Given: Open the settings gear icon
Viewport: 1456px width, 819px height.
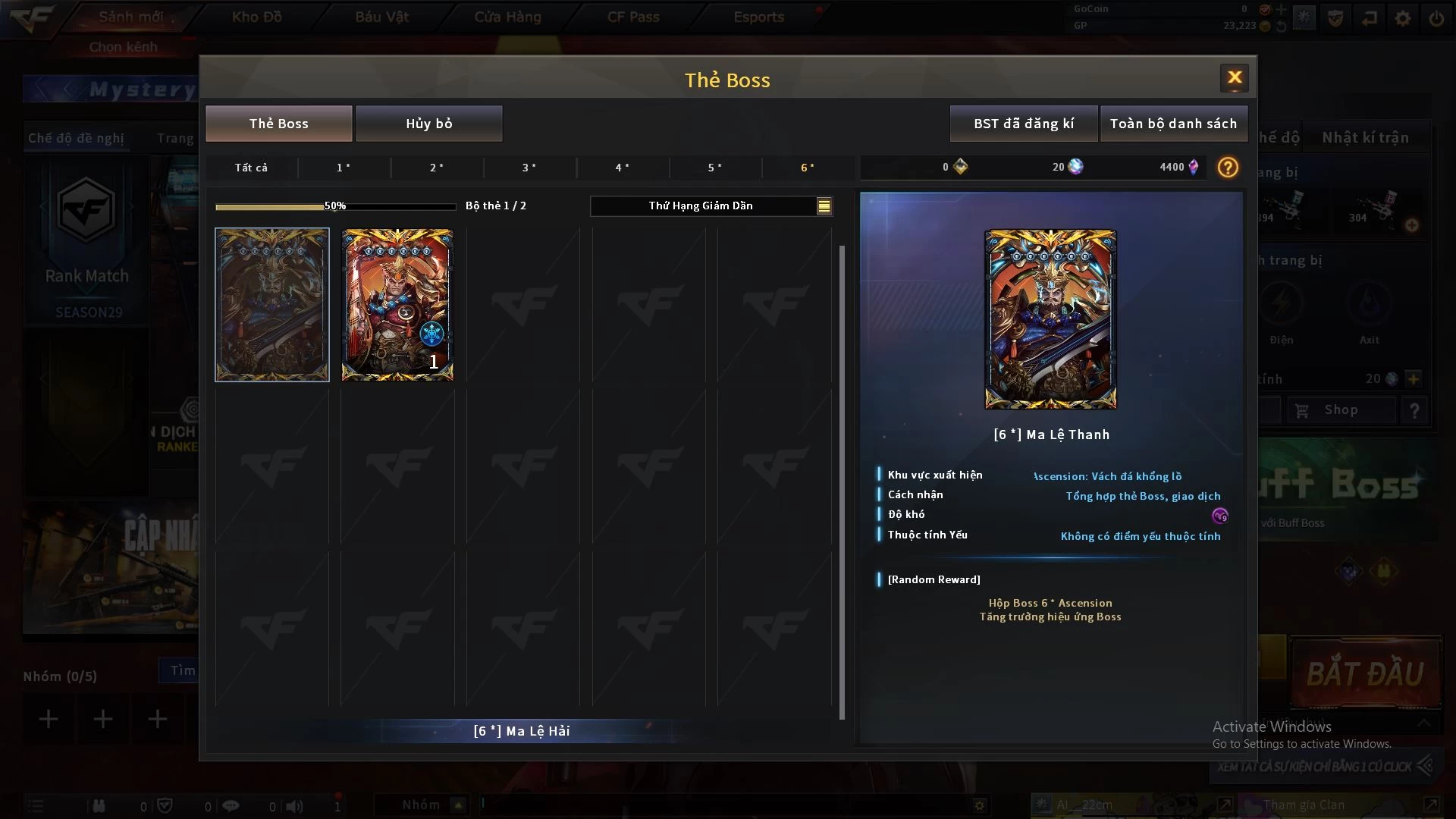Looking at the screenshot, I should [x=1403, y=18].
